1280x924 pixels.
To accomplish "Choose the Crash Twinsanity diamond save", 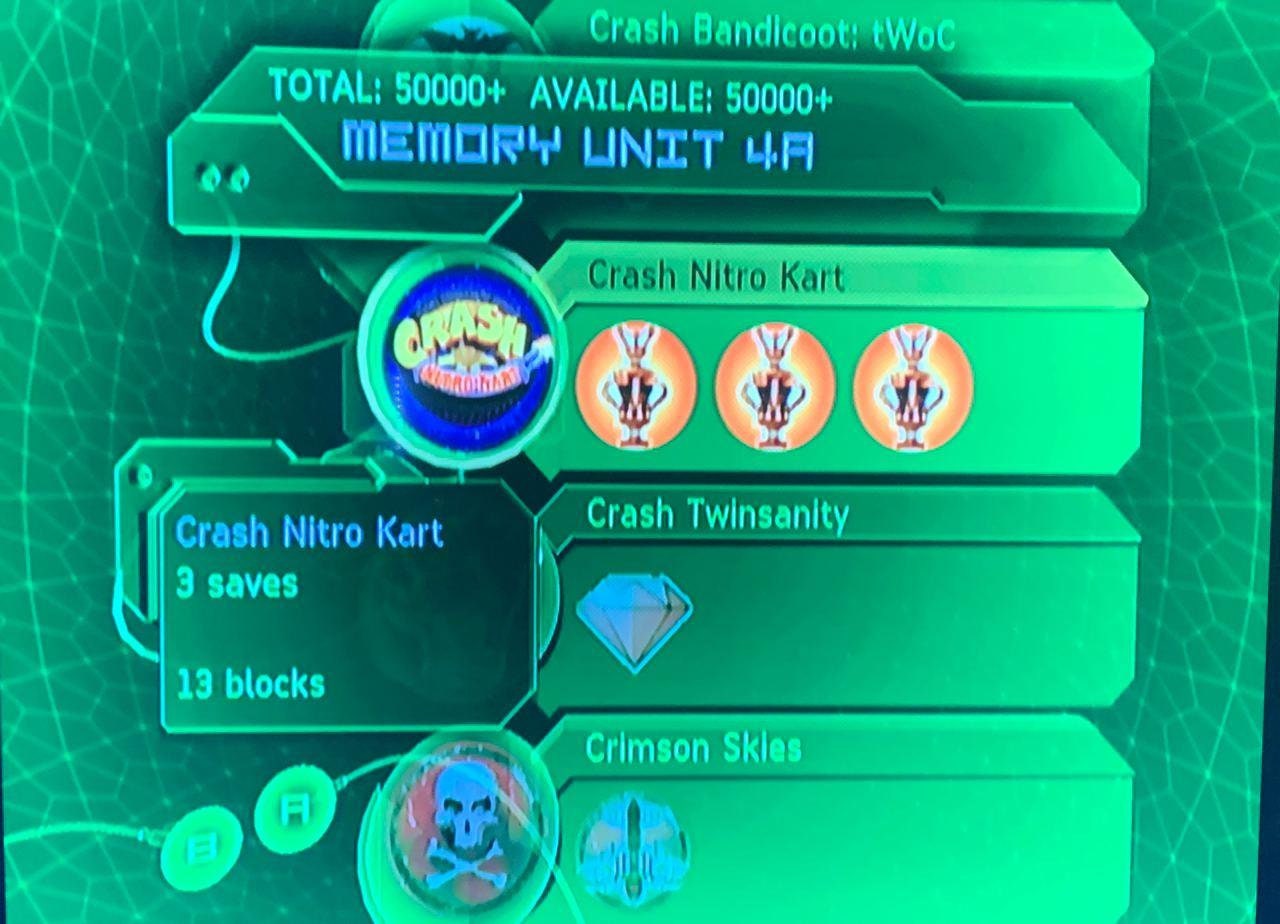I will coord(634,619).
